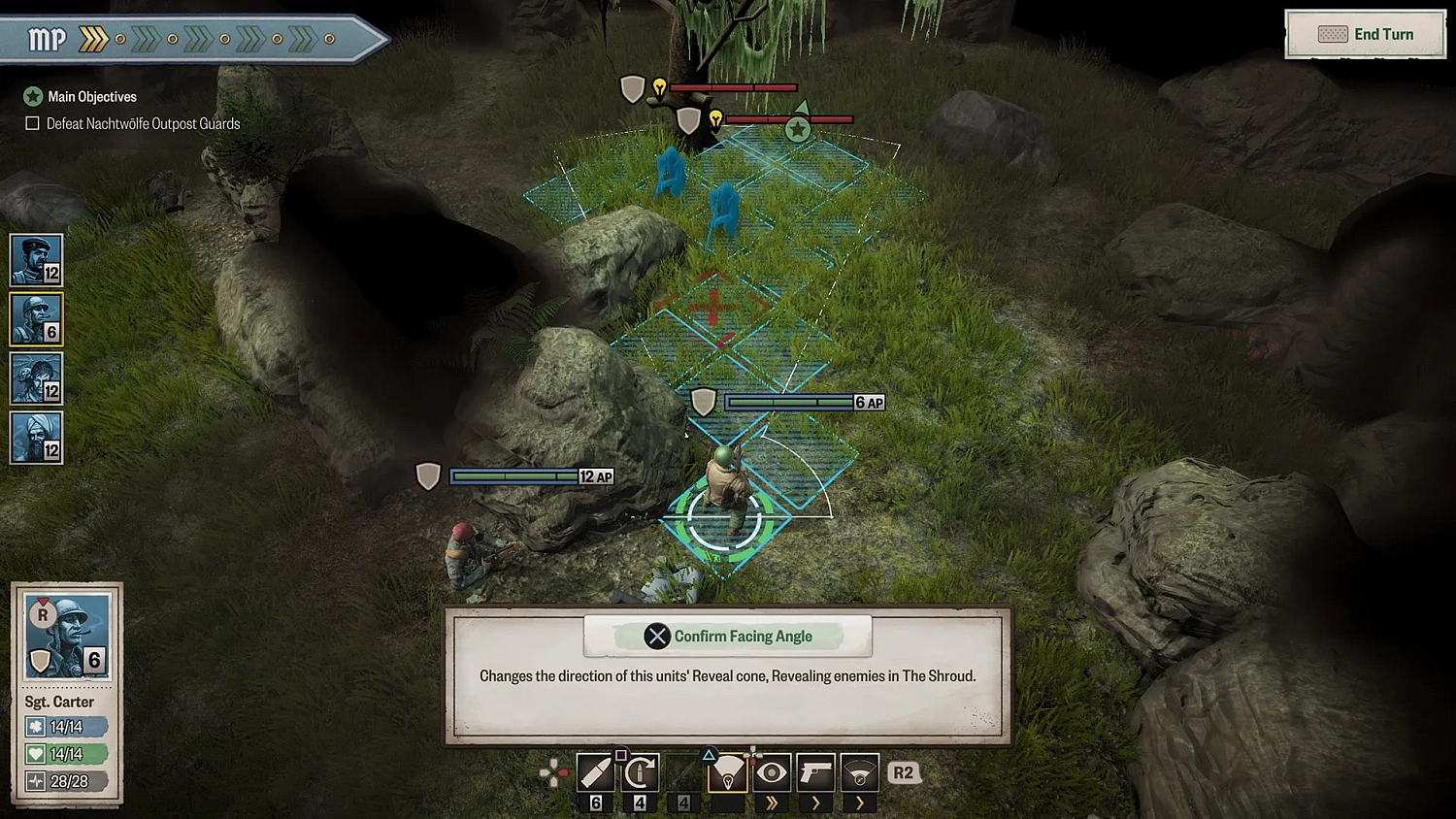Image resolution: width=1456 pixels, height=819 pixels.
Task: Activate the Reload ability icon
Action: point(640,771)
